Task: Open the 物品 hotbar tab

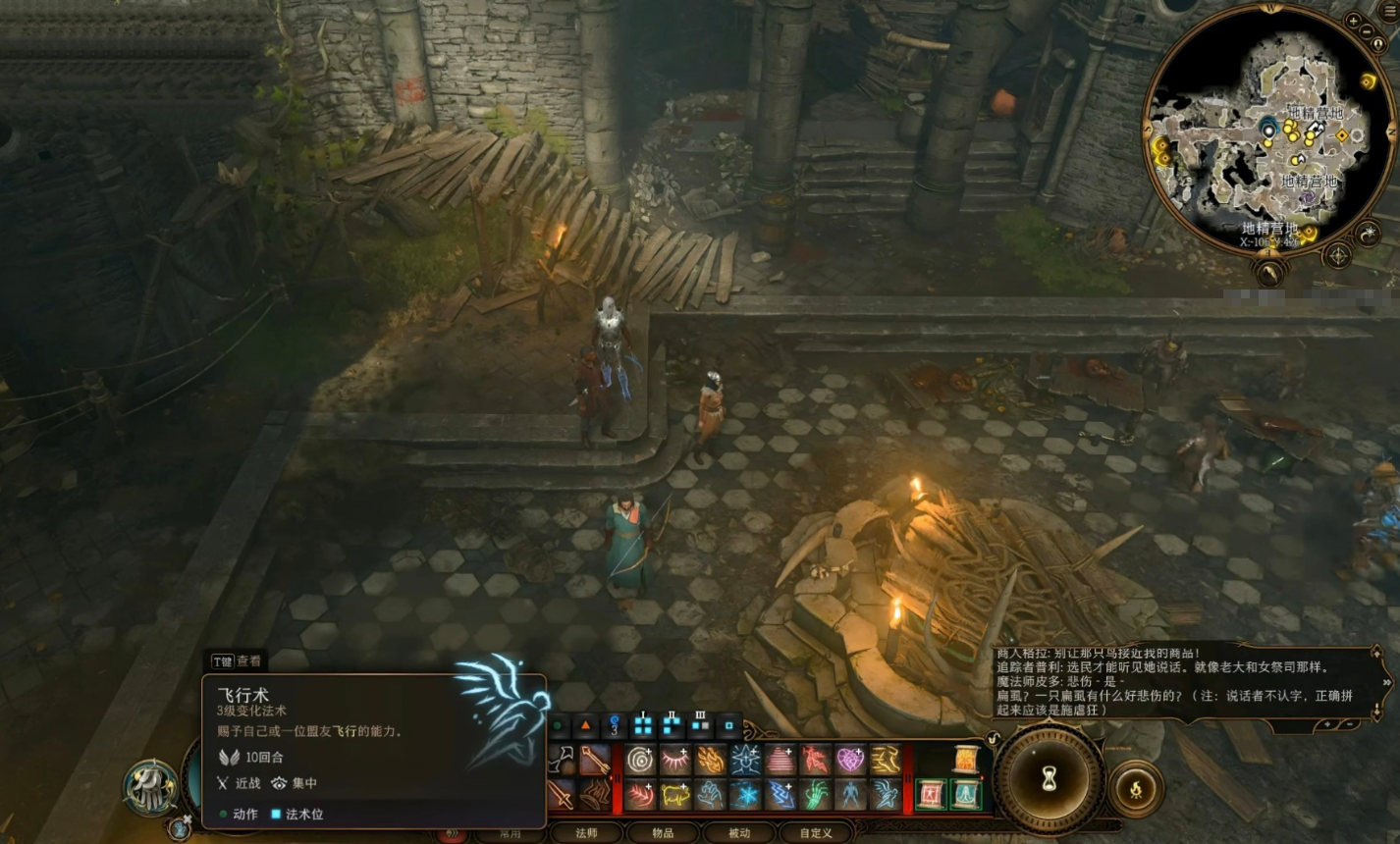Action: (663, 832)
